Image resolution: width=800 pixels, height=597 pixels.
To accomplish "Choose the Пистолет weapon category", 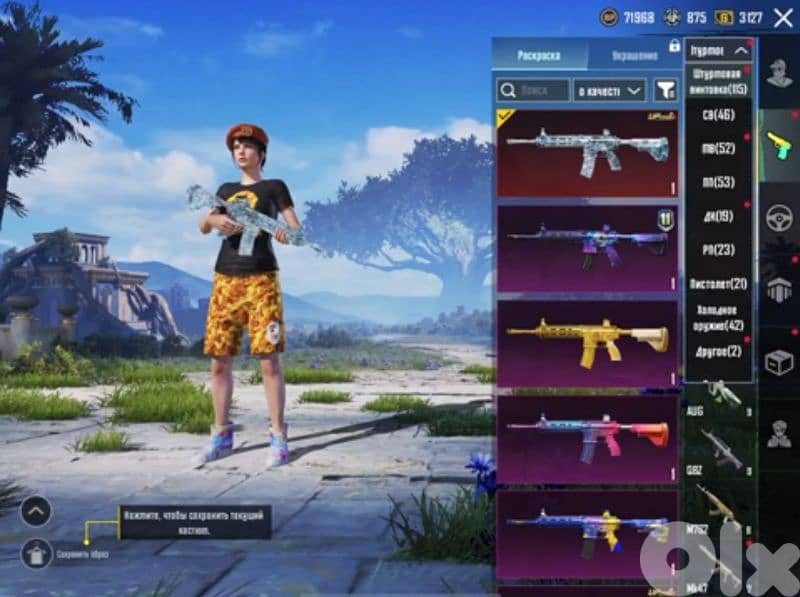I will (x=719, y=284).
